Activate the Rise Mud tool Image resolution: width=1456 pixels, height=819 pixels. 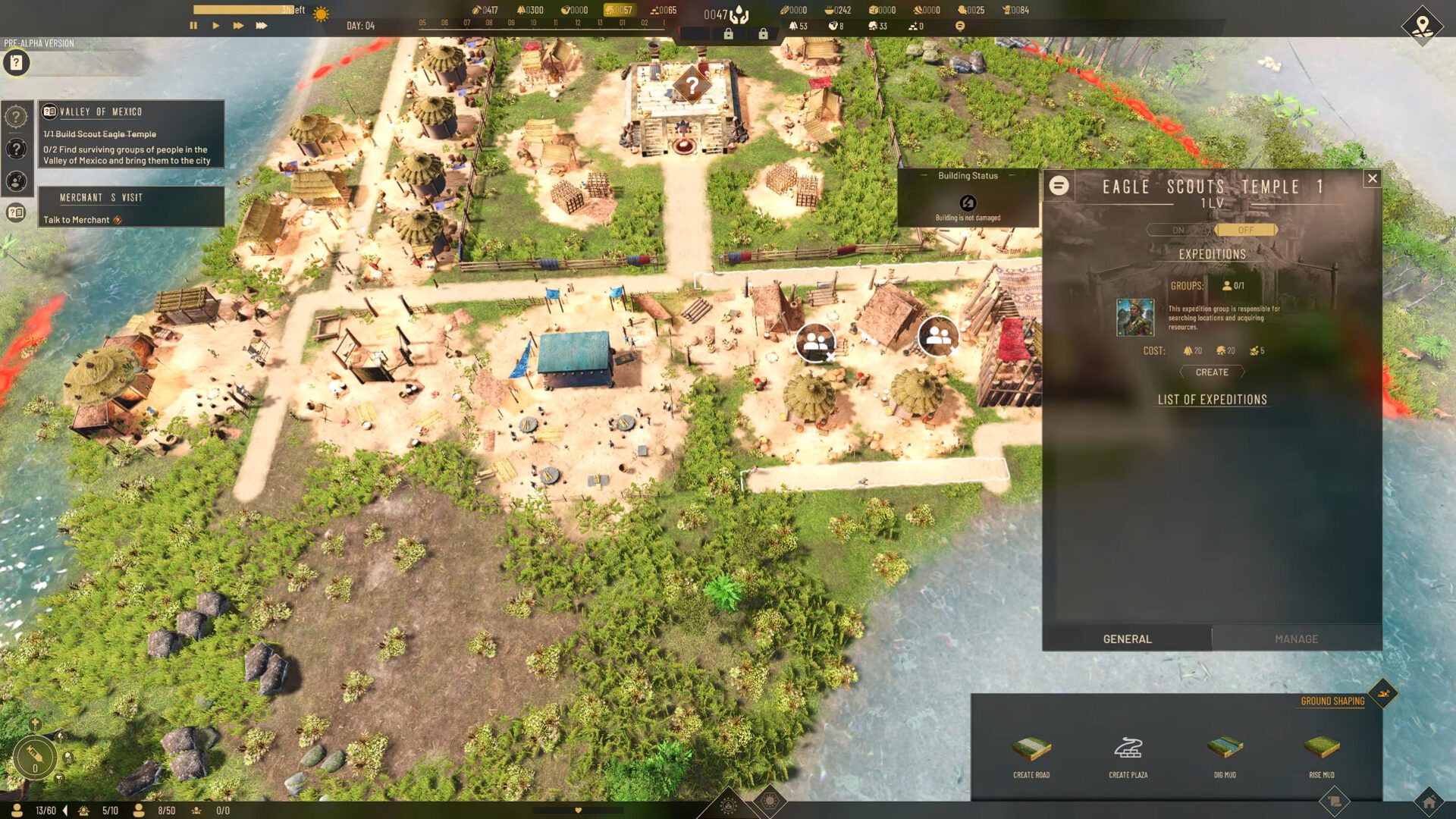pos(1321,755)
